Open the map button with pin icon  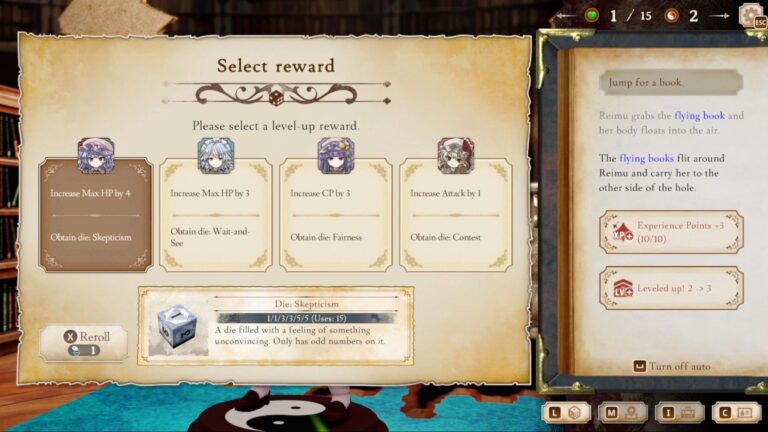(x=621, y=411)
